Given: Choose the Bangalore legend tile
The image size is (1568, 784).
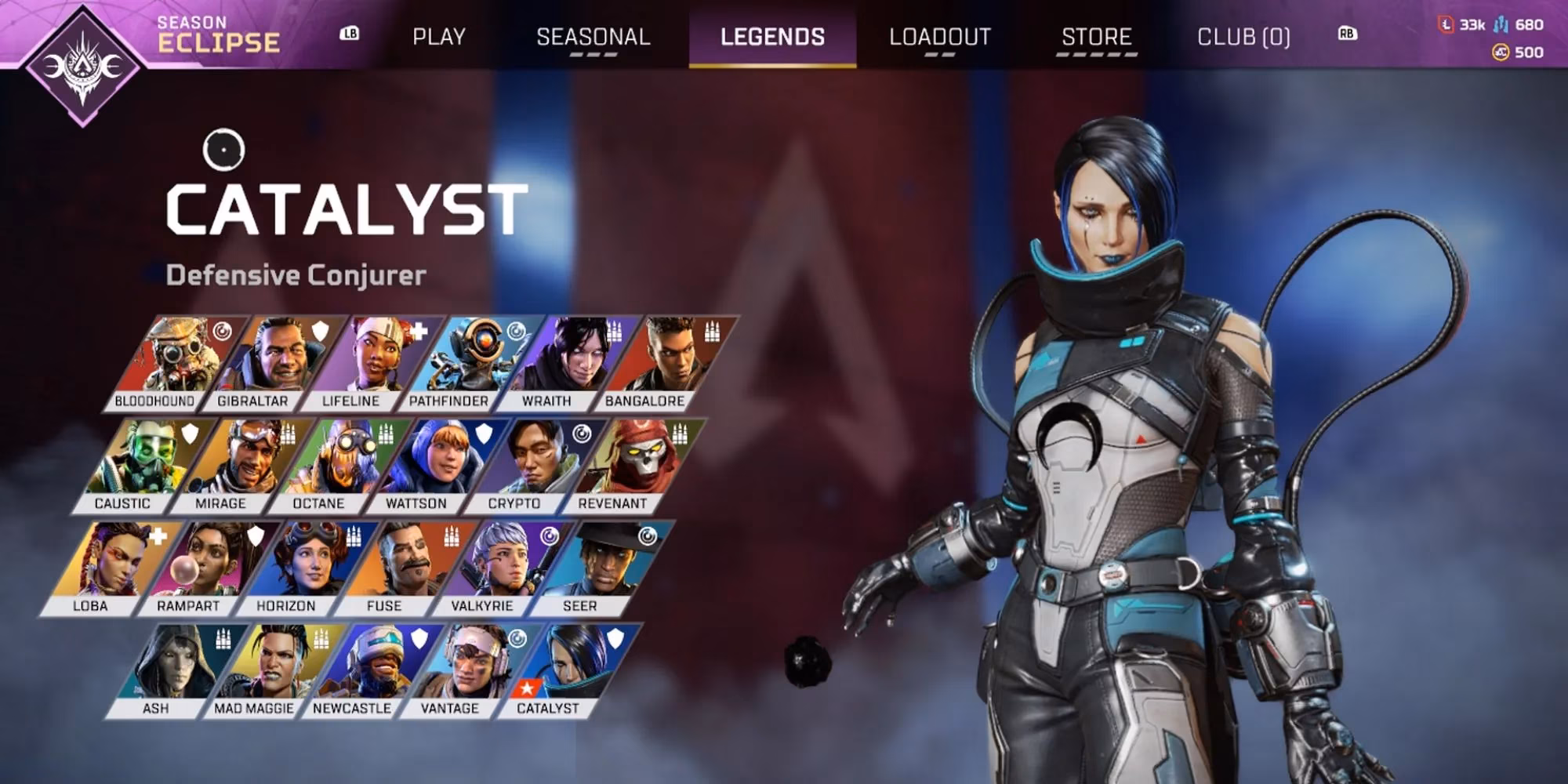Looking at the screenshot, I should pos(662,361).
